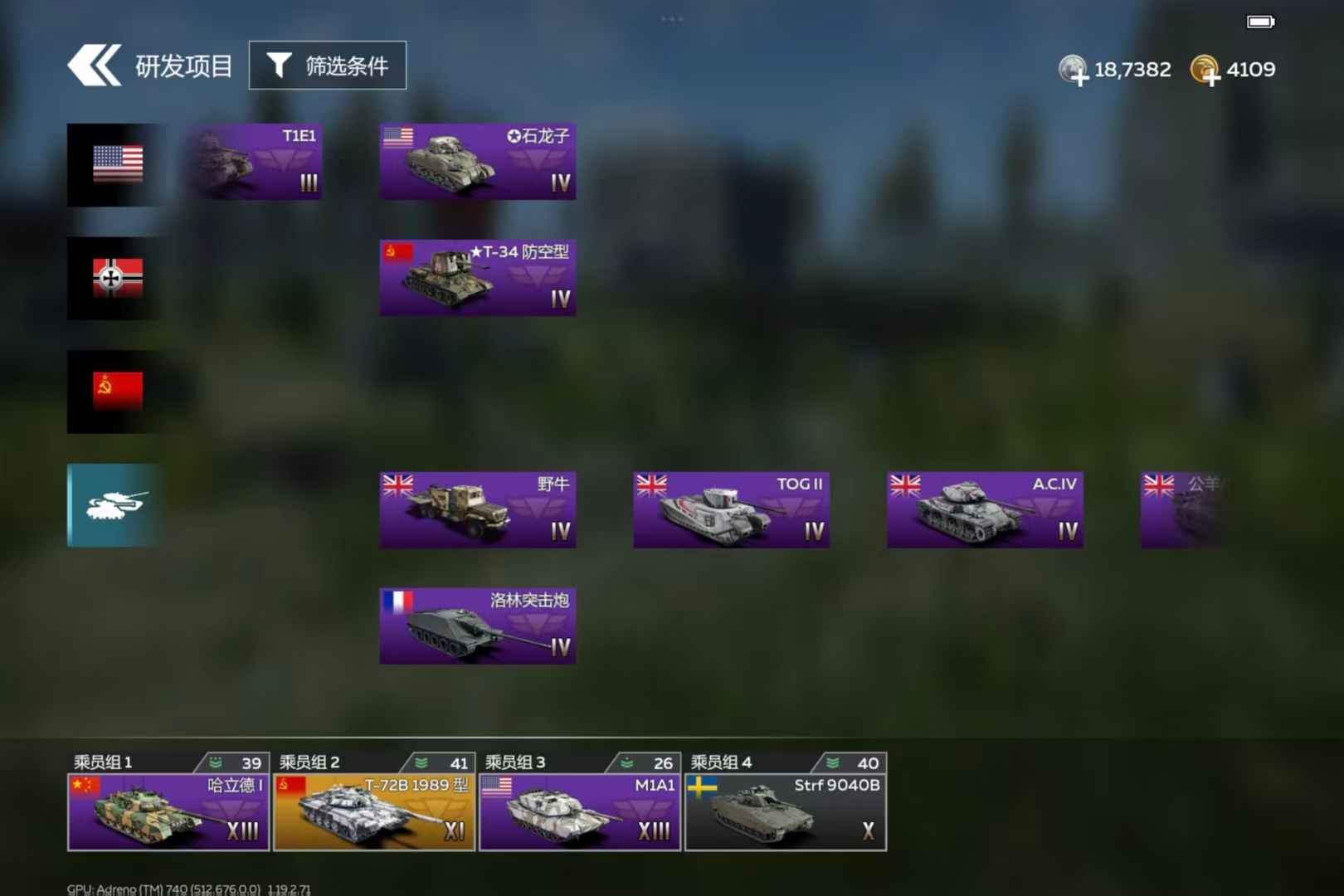The height and width of the screenshot is (896, 1344).
Task: Pick the T1E1 tier III tank
Action: click(x=255, y=162)
